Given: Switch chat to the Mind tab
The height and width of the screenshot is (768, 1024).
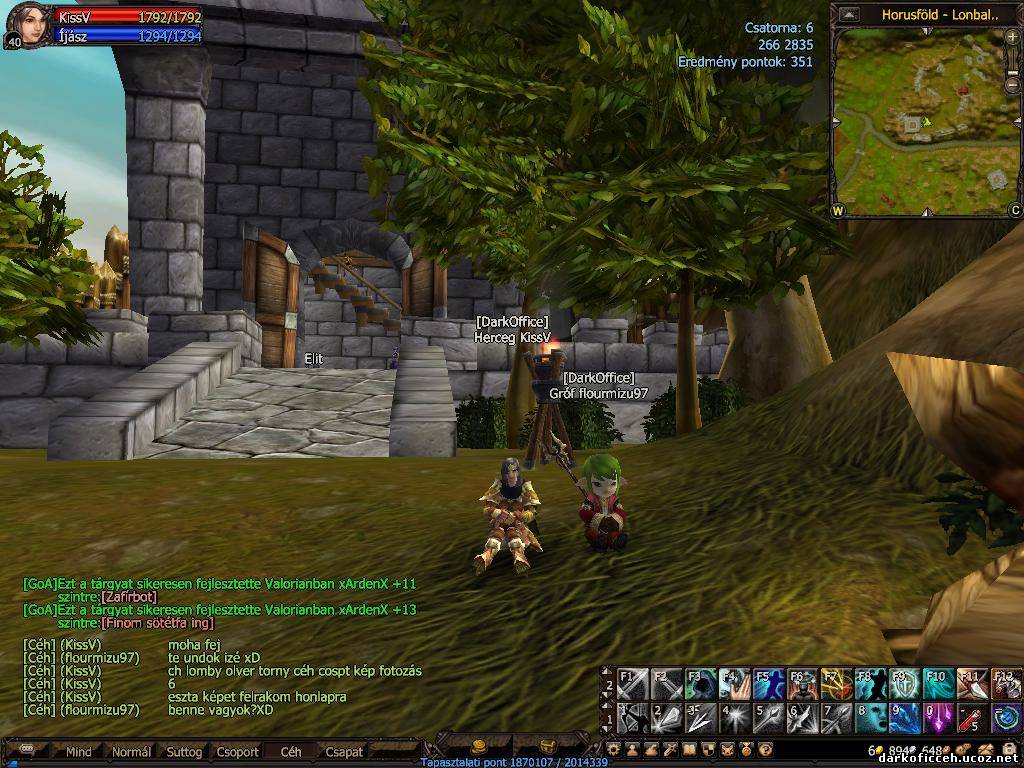Looking at the screenshot, I should (x=78, y=751).
